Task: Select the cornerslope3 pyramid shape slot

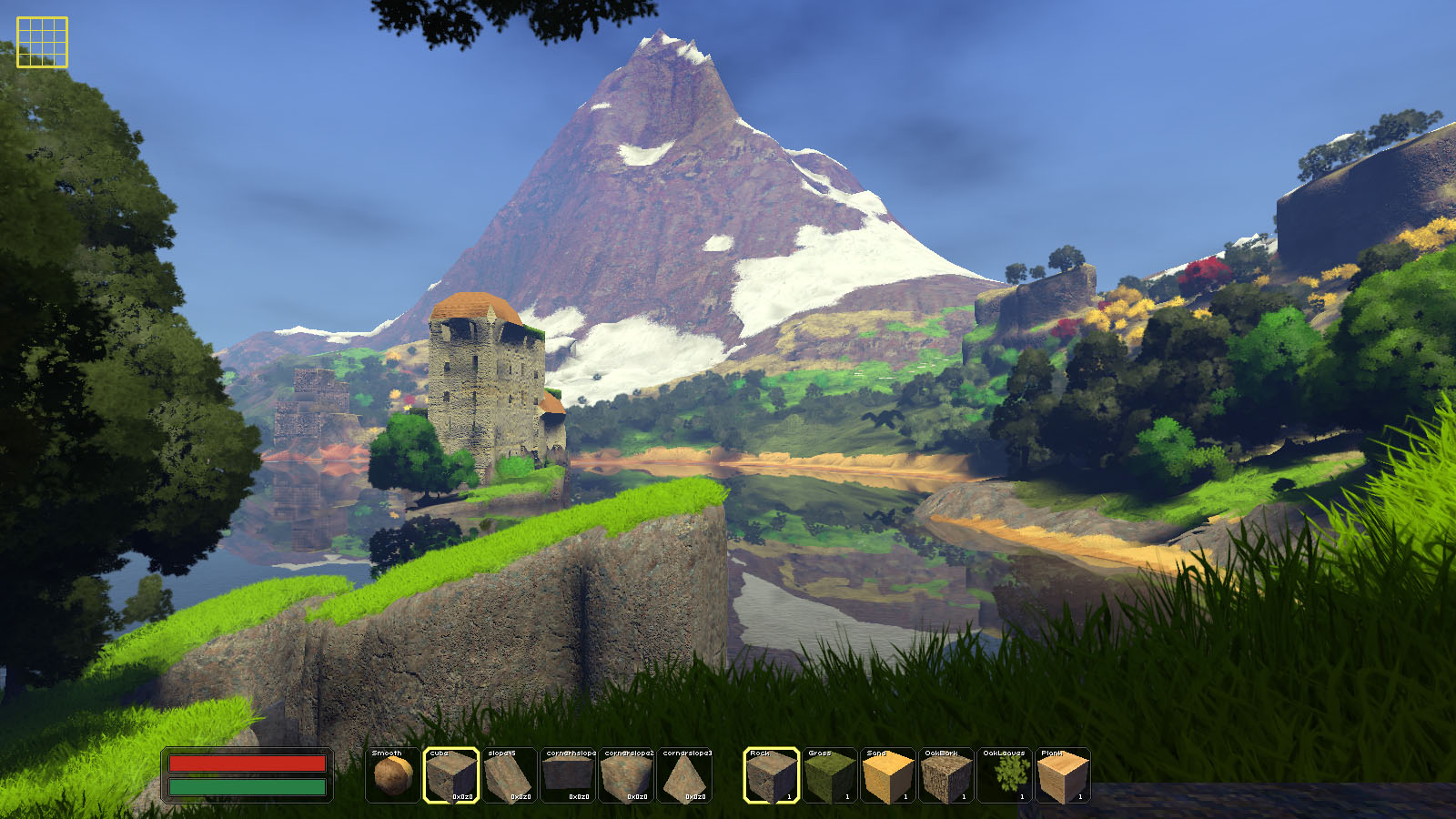Action: [x=685, y=775]
